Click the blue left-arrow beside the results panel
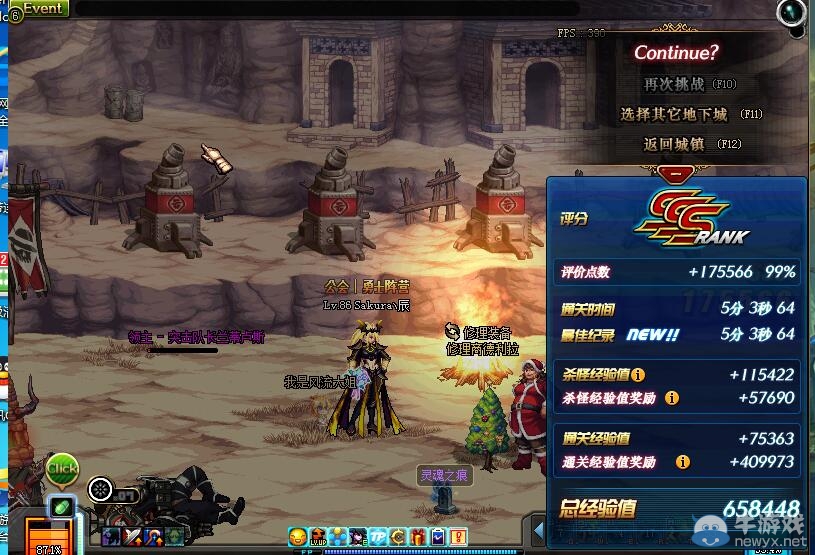 (539, 528)
